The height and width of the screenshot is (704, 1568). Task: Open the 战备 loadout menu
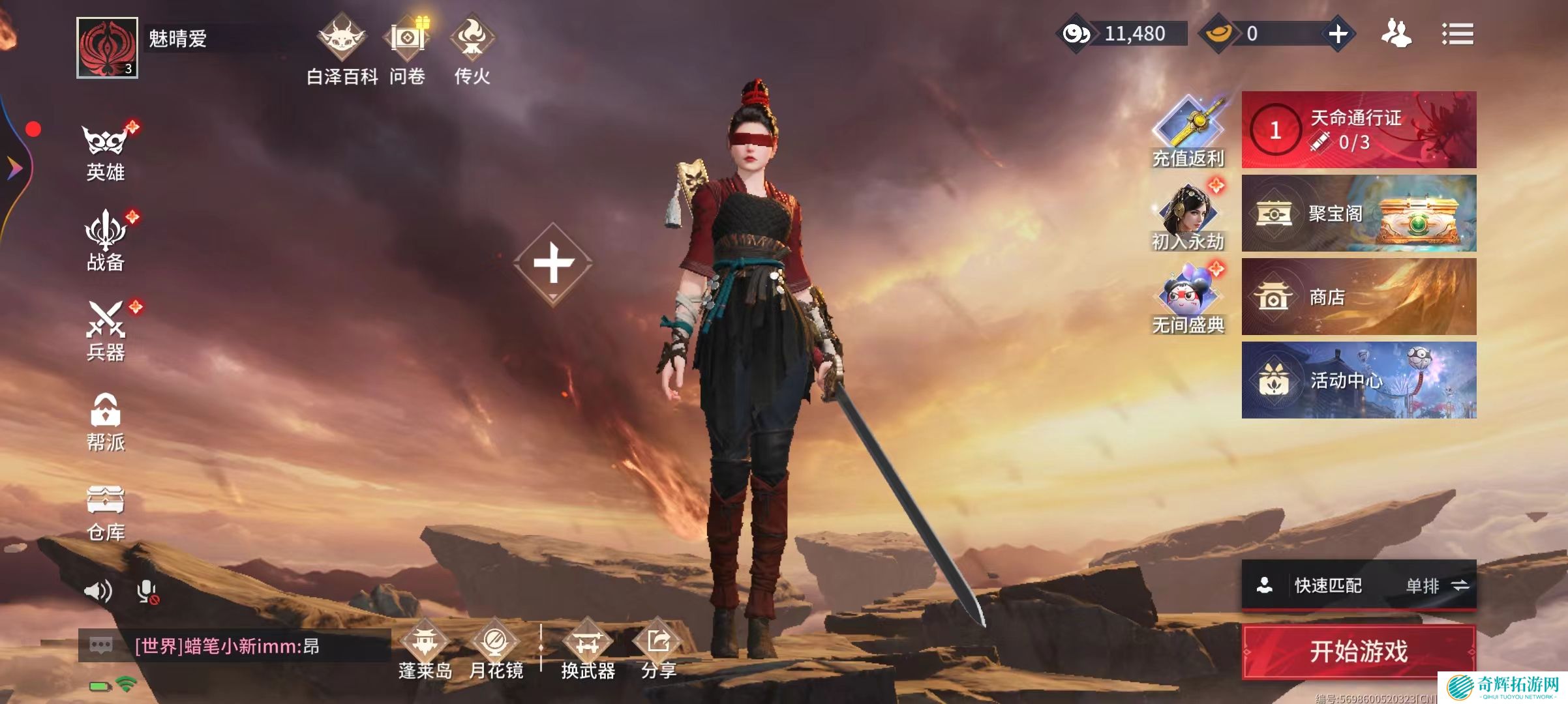(106, 241)
